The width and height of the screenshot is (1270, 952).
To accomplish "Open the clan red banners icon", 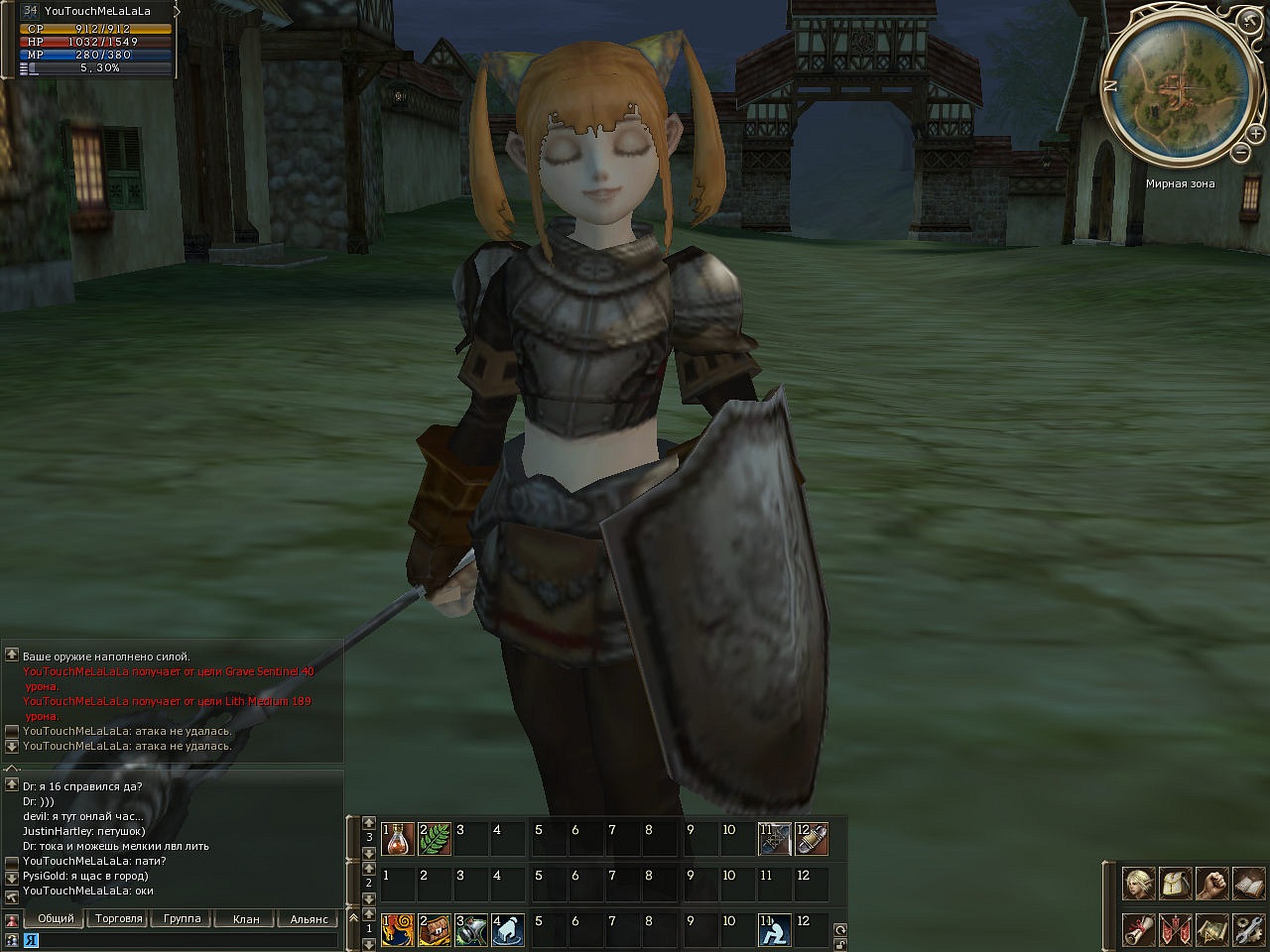I will coord(1175,930).
